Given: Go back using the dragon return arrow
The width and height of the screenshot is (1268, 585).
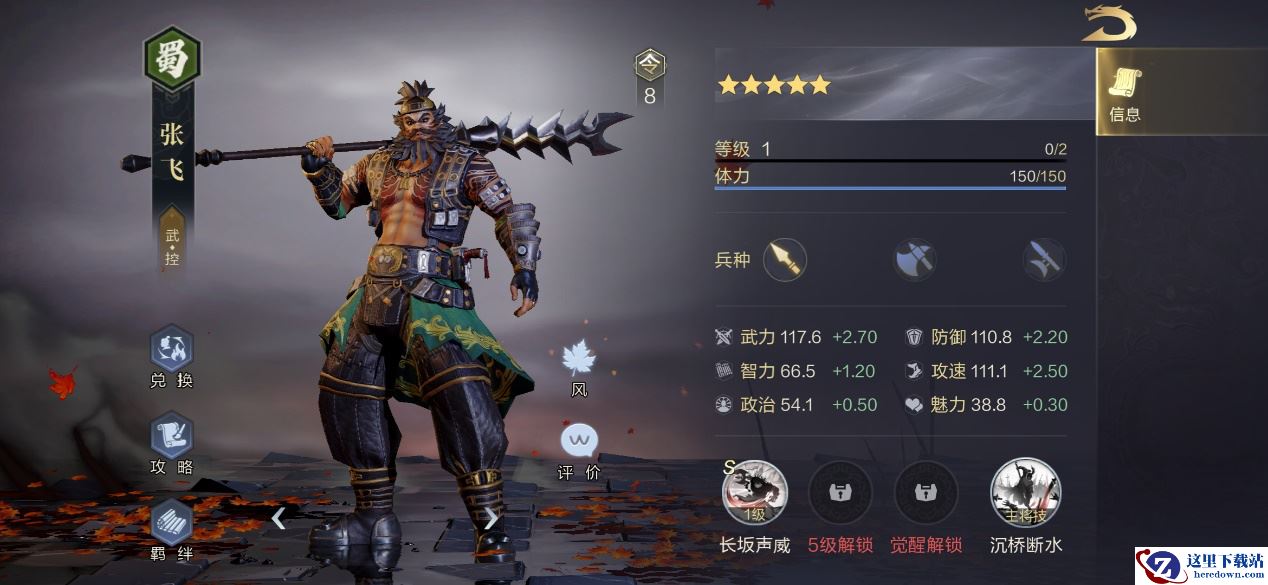Looking at the screenshot, I should pyautogui.click(x=1109, y=24).
